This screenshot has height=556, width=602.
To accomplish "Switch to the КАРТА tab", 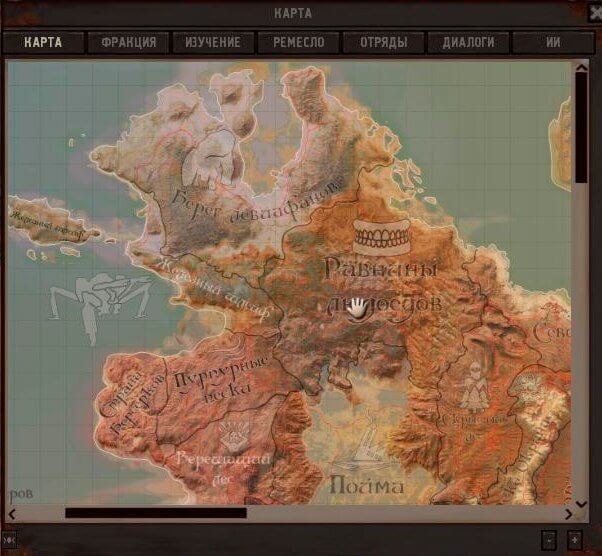I will point(43,42).
